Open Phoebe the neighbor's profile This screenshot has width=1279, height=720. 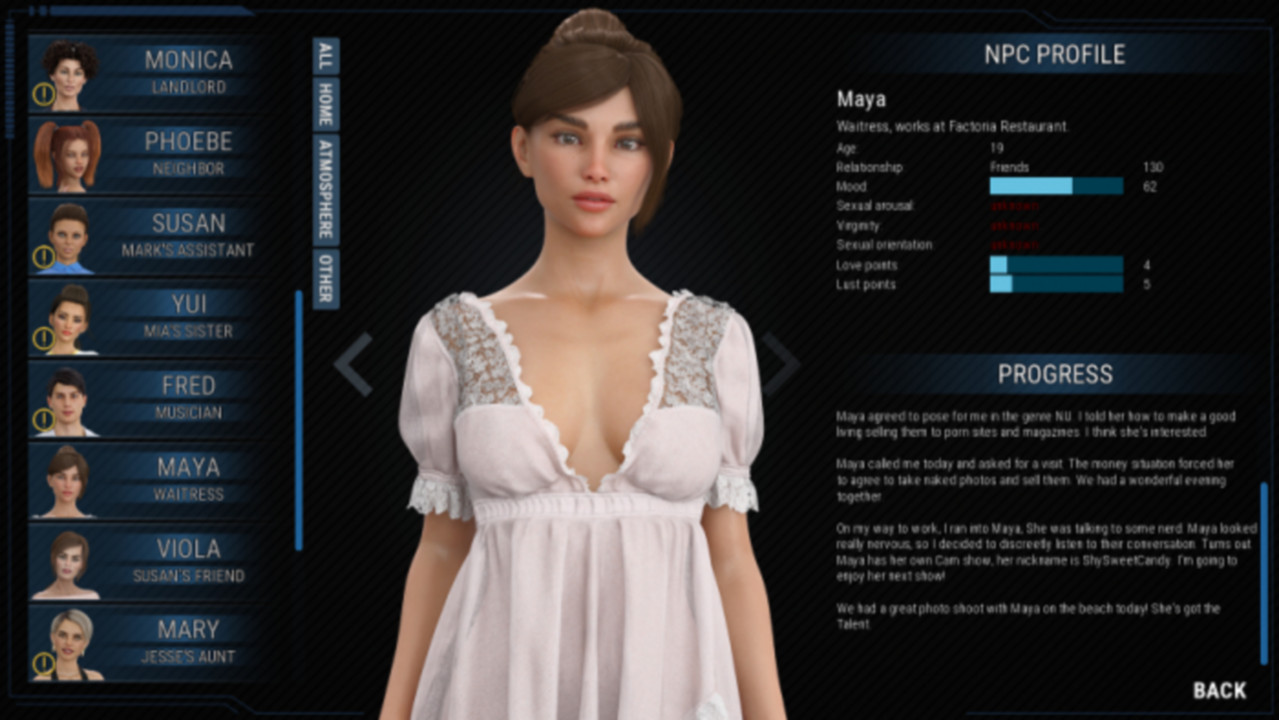pos(150,155)
